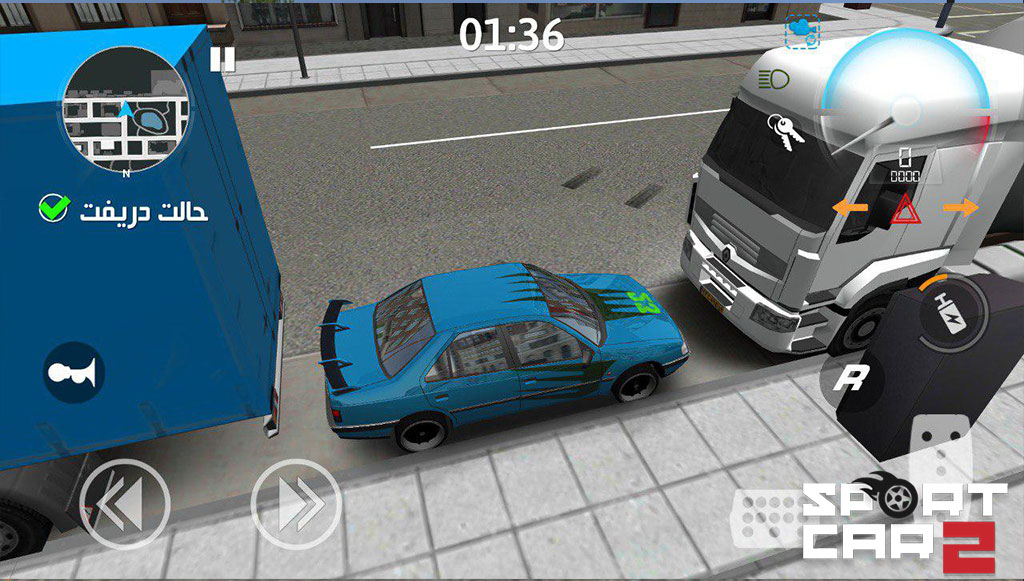The width and height of the screenshot is (1024, 581).
Task: Switch the camera view icon
Action: (x=801, y=31)
